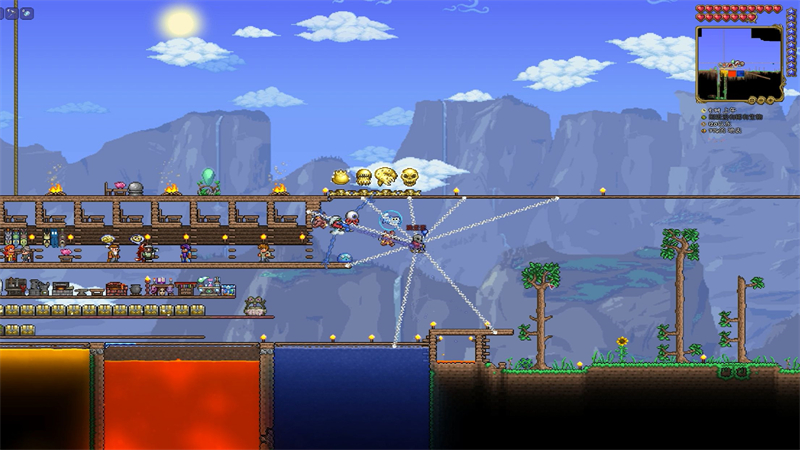Select the cyan item hotbar slot

26,13
